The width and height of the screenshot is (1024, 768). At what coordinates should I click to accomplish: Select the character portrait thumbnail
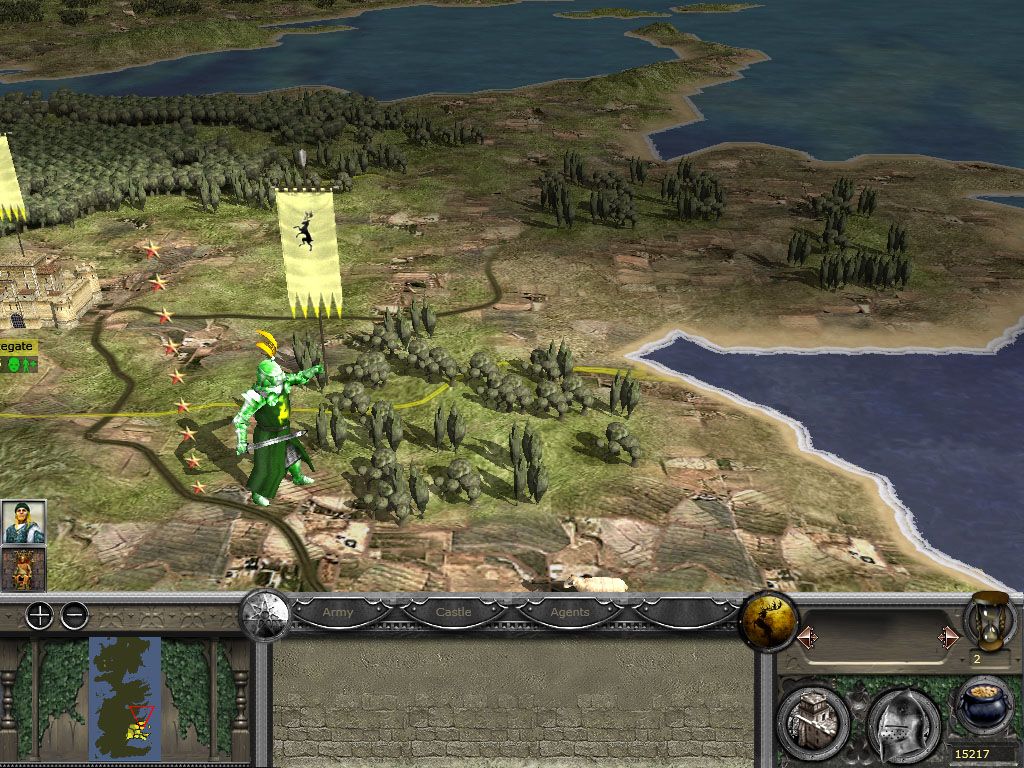pyautogui.click(x=22, y=522)
